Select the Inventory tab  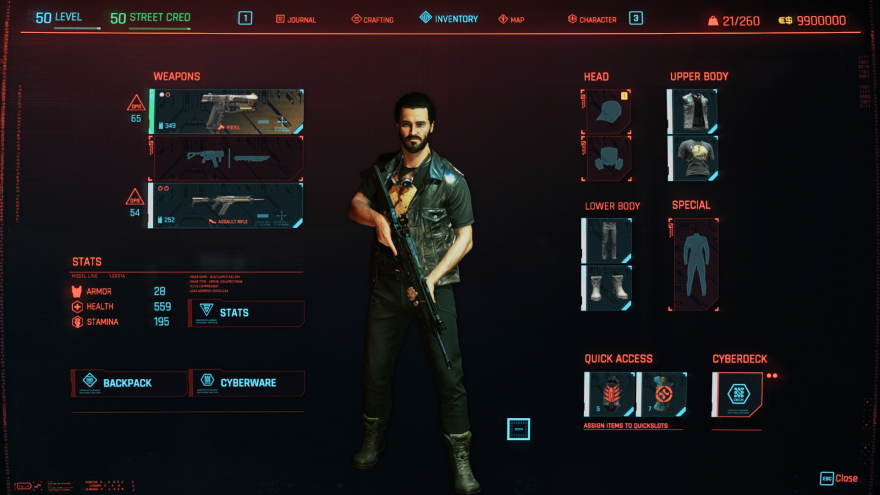pyautogui.click(x=449, y=19)
